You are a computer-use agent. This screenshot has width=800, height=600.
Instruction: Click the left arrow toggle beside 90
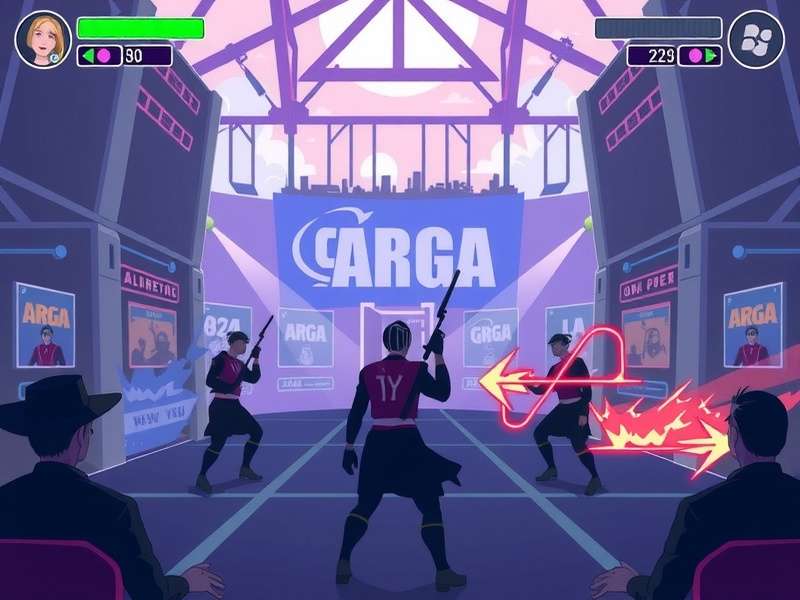[87, 56]
